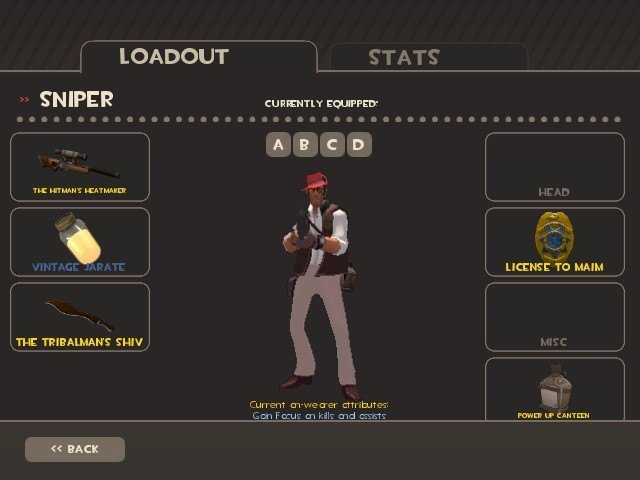640x480 pixels.
Task: Select The Hitman's Heatmaker weapon slot
Action: click(x=80, y=167)
